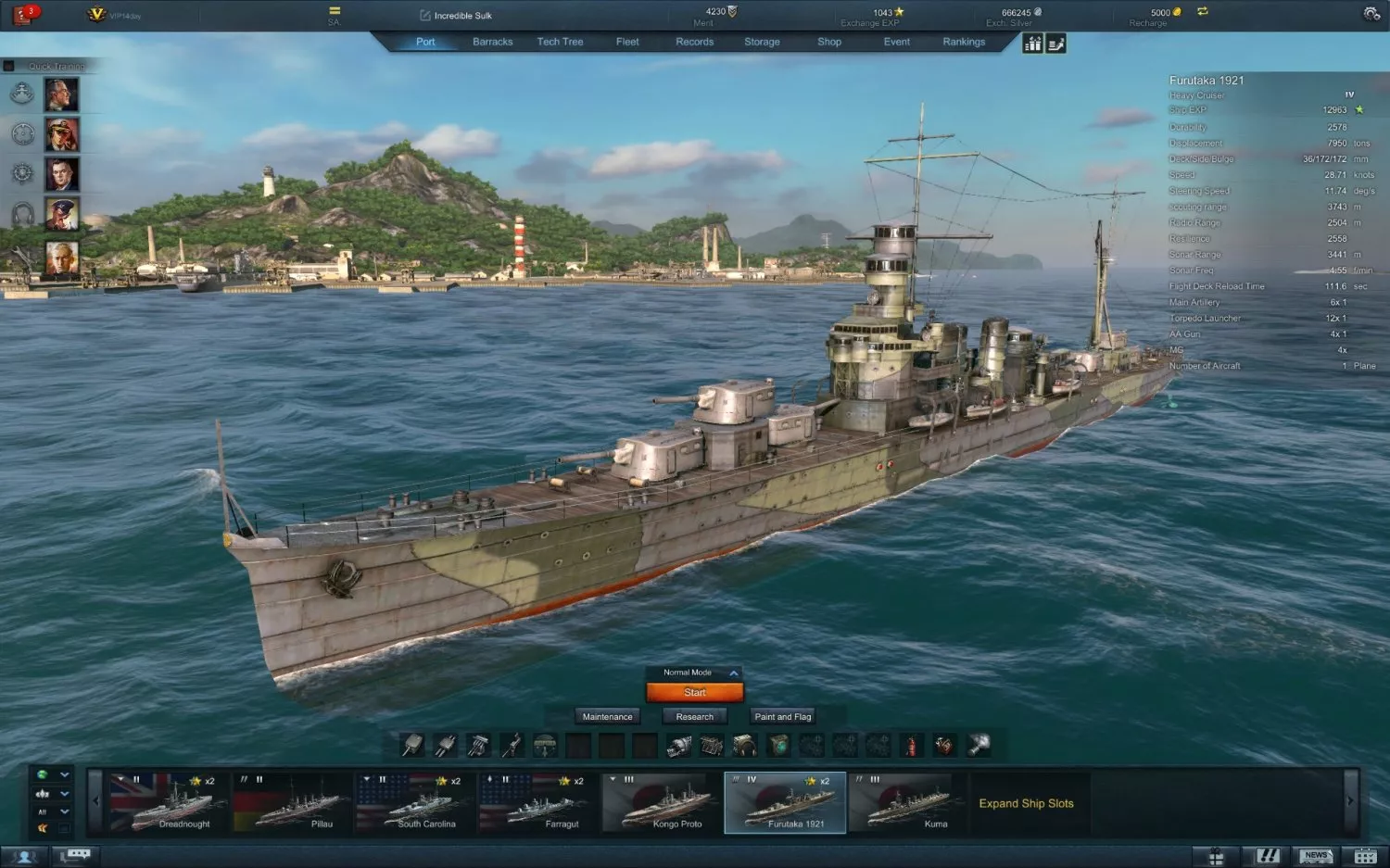The height and width of the screenshot is (868, 1390).
Task: Select the fire extinguisher consumable icon
Action: (x=911, y=744)
